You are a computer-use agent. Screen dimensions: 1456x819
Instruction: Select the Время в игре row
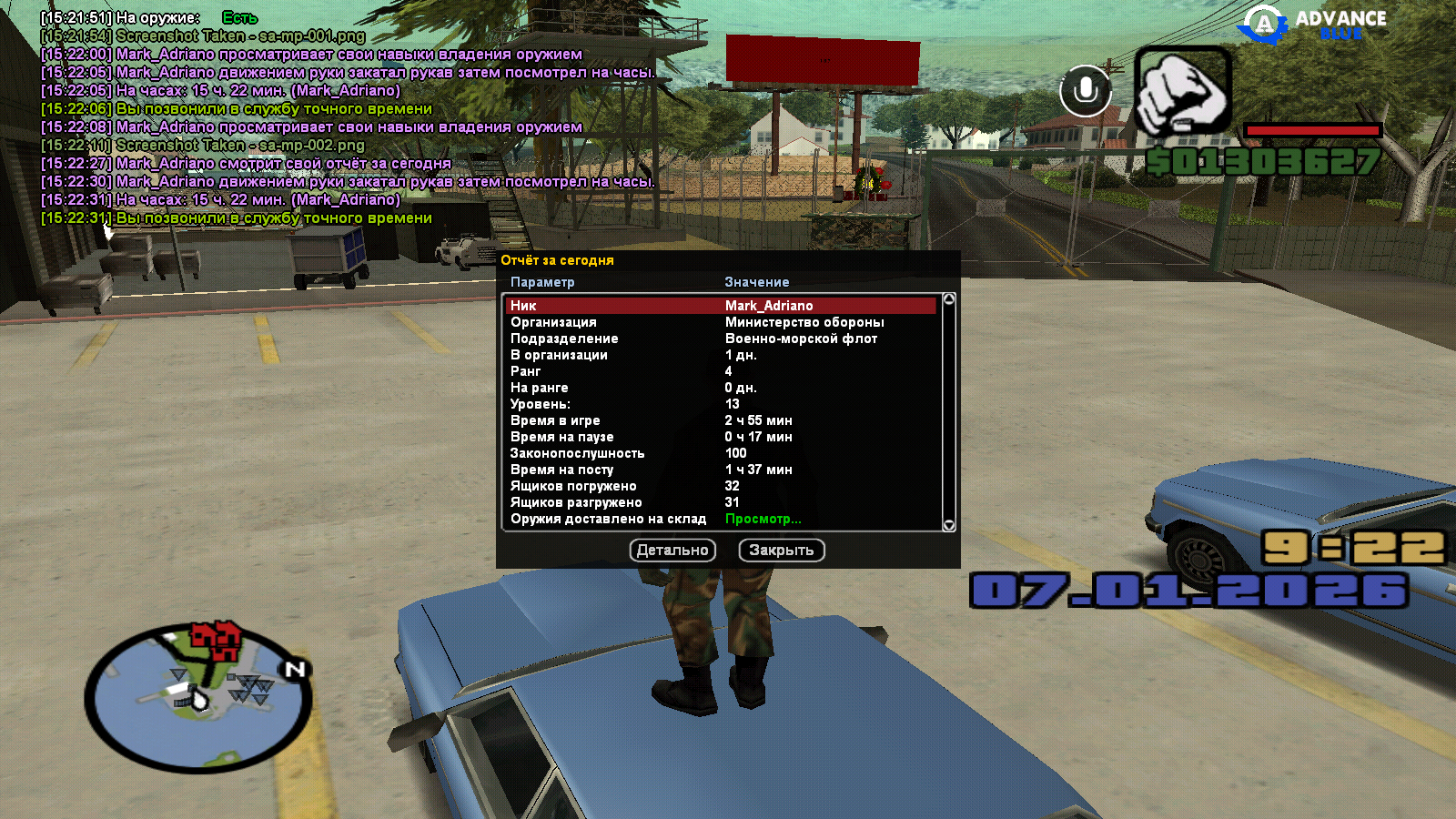coord(721,420)
